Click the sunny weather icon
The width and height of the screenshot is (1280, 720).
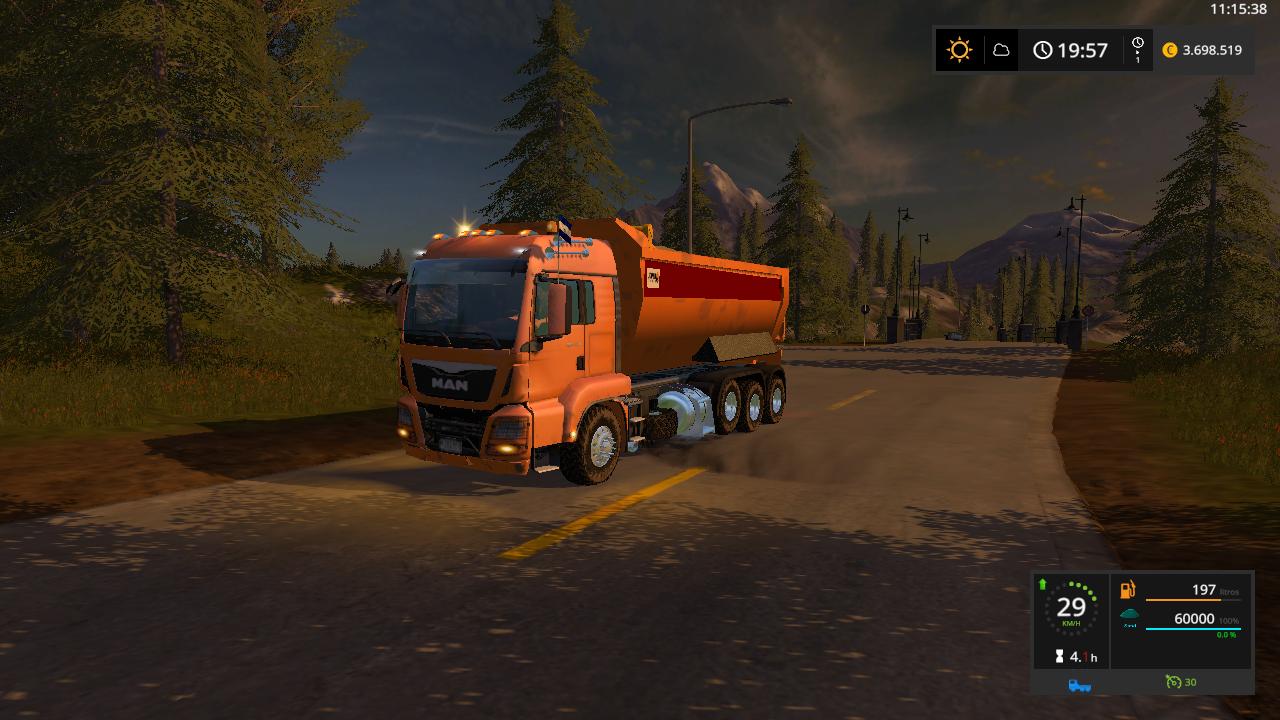tap(959, 50)
